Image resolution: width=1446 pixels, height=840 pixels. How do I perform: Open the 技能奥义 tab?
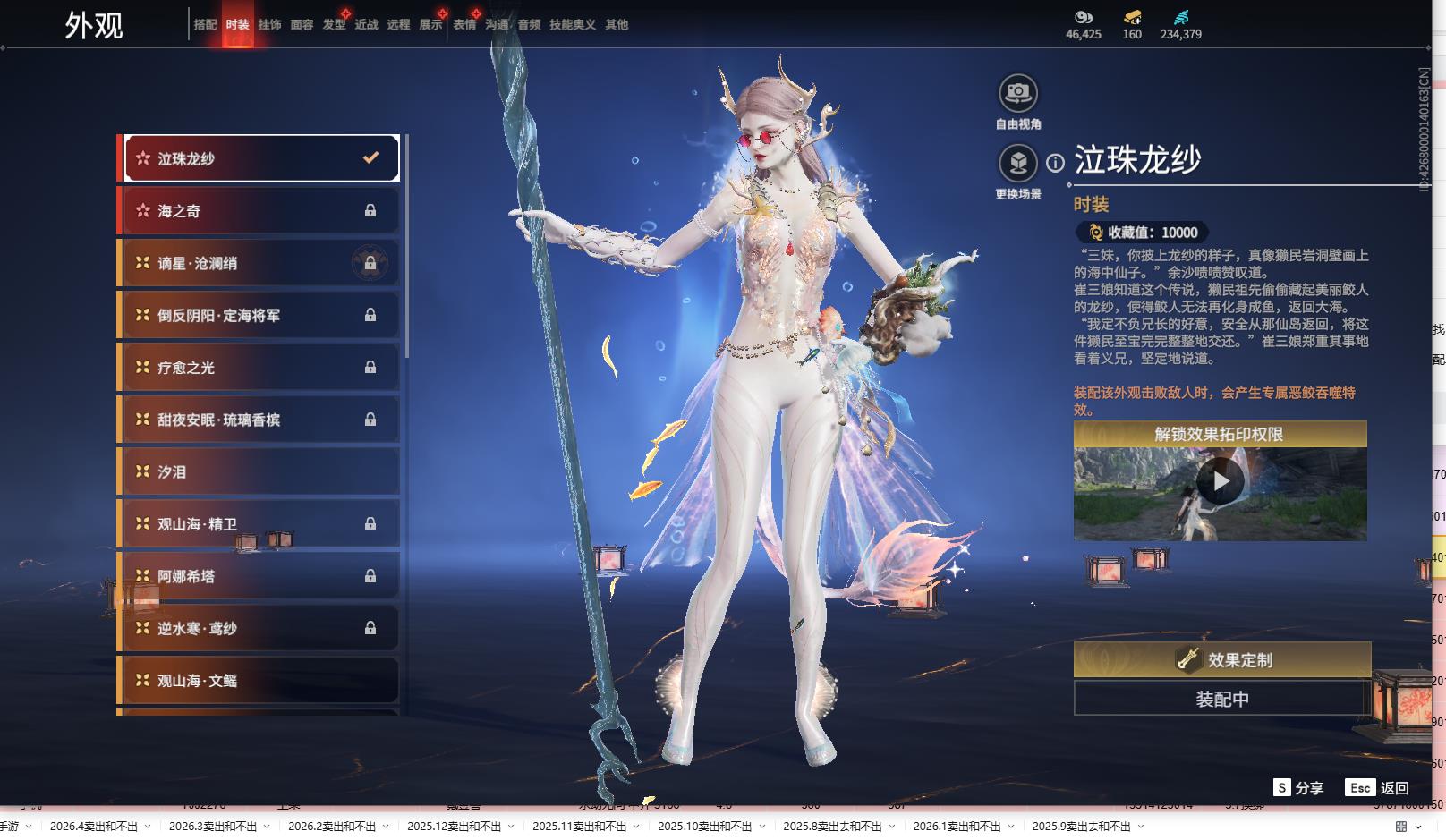tap(572, 25)
